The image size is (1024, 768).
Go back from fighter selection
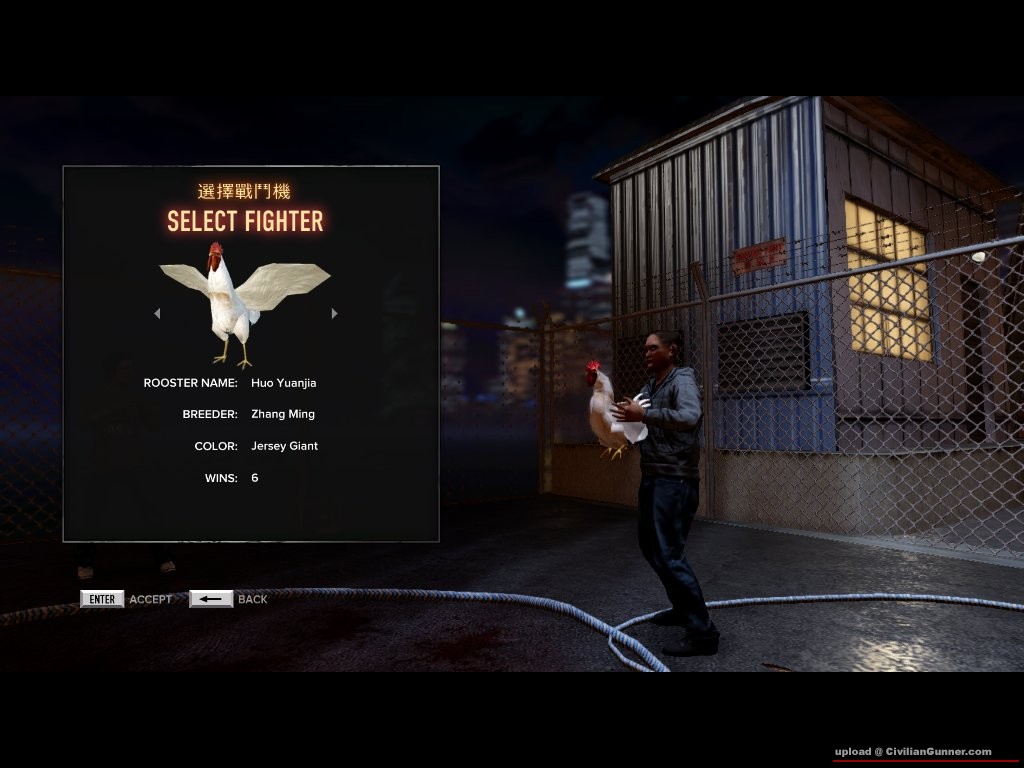click(211, 599)
